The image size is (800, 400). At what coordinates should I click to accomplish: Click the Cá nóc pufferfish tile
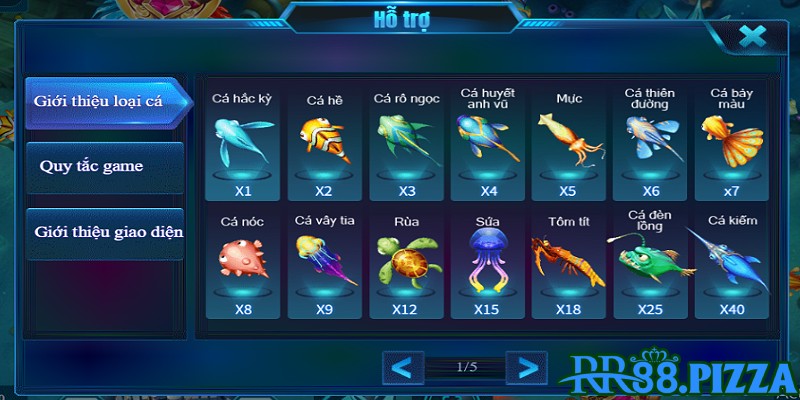[x=244, y=263]
